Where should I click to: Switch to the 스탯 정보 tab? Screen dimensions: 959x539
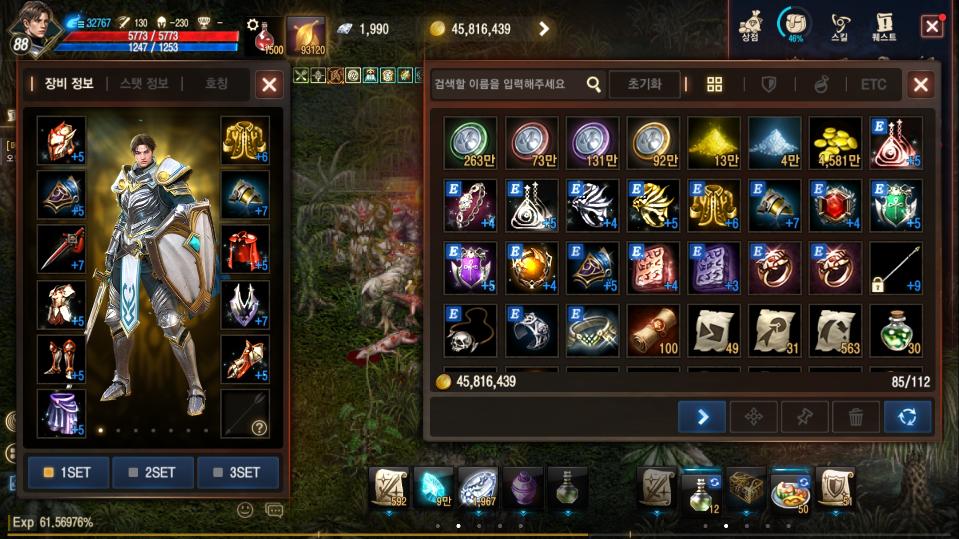(x=144, y=84)
